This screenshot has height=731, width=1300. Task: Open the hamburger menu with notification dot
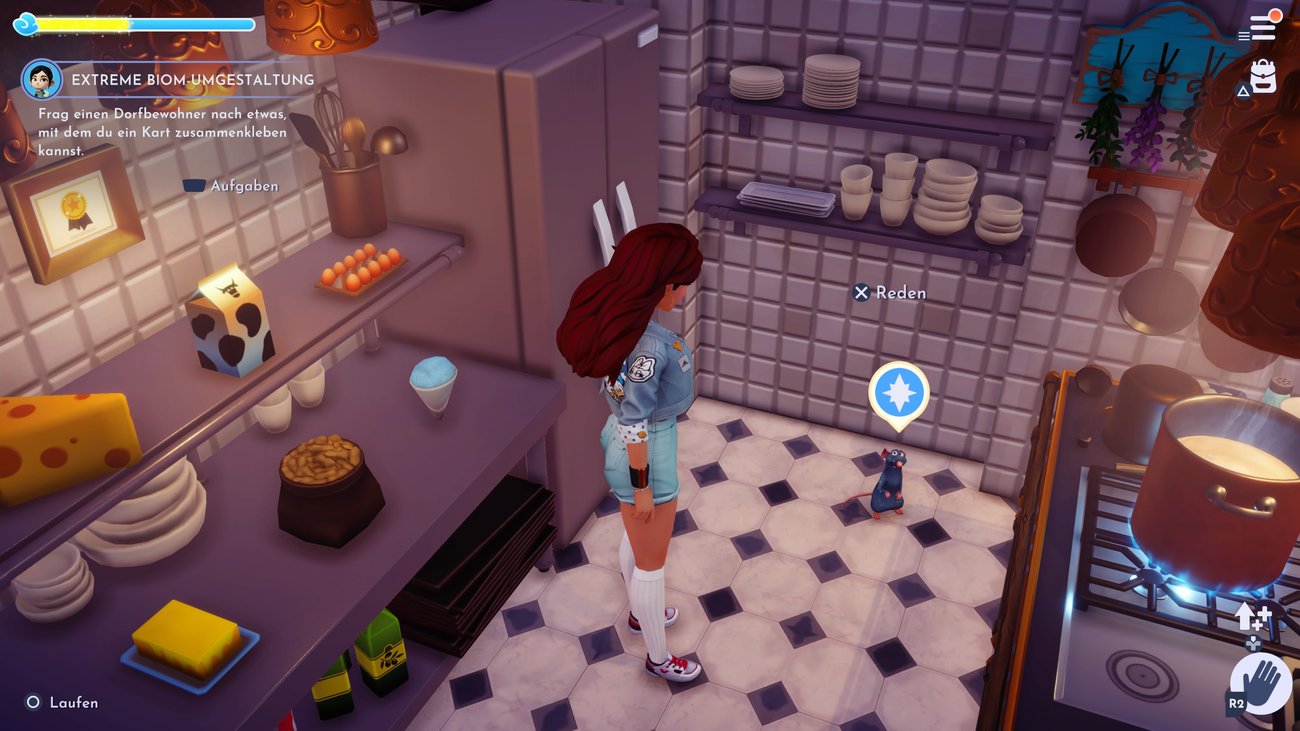[1262, 27]
